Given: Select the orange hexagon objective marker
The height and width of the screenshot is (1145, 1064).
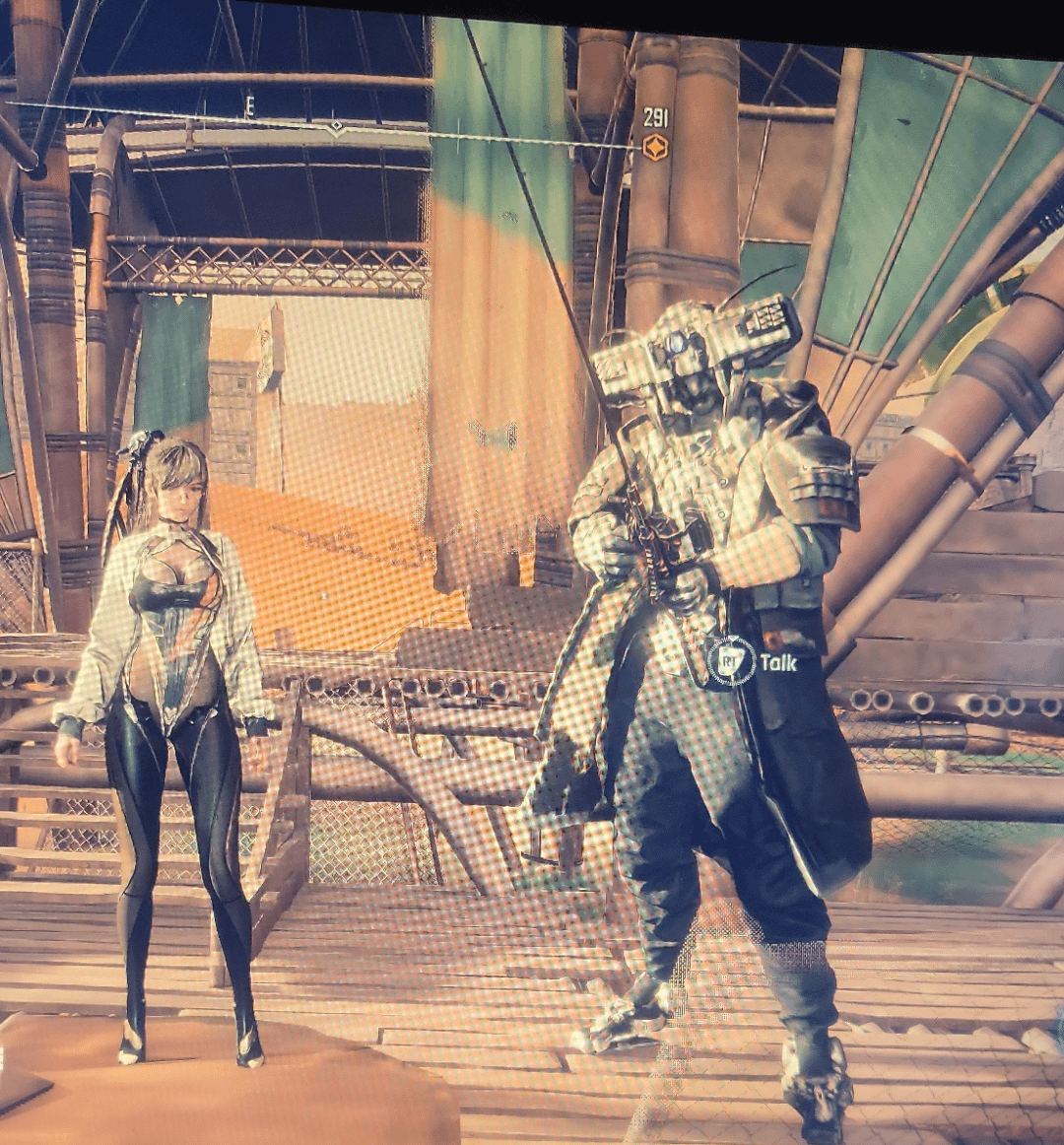Looking at the screenshot, I should point(655,148).
